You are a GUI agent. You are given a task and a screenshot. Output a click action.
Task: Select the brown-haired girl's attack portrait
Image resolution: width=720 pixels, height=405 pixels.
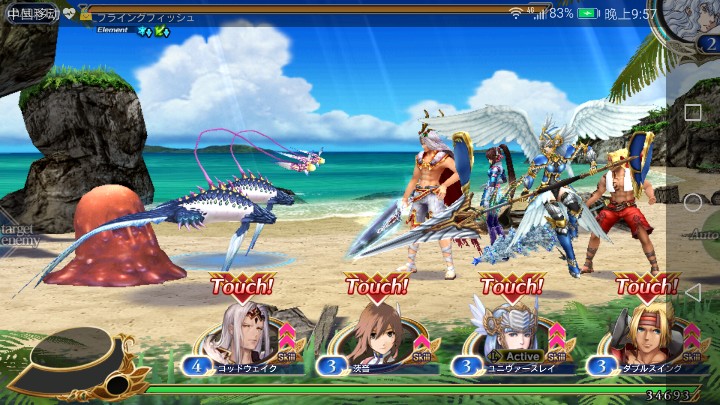[x=378, y=333]
